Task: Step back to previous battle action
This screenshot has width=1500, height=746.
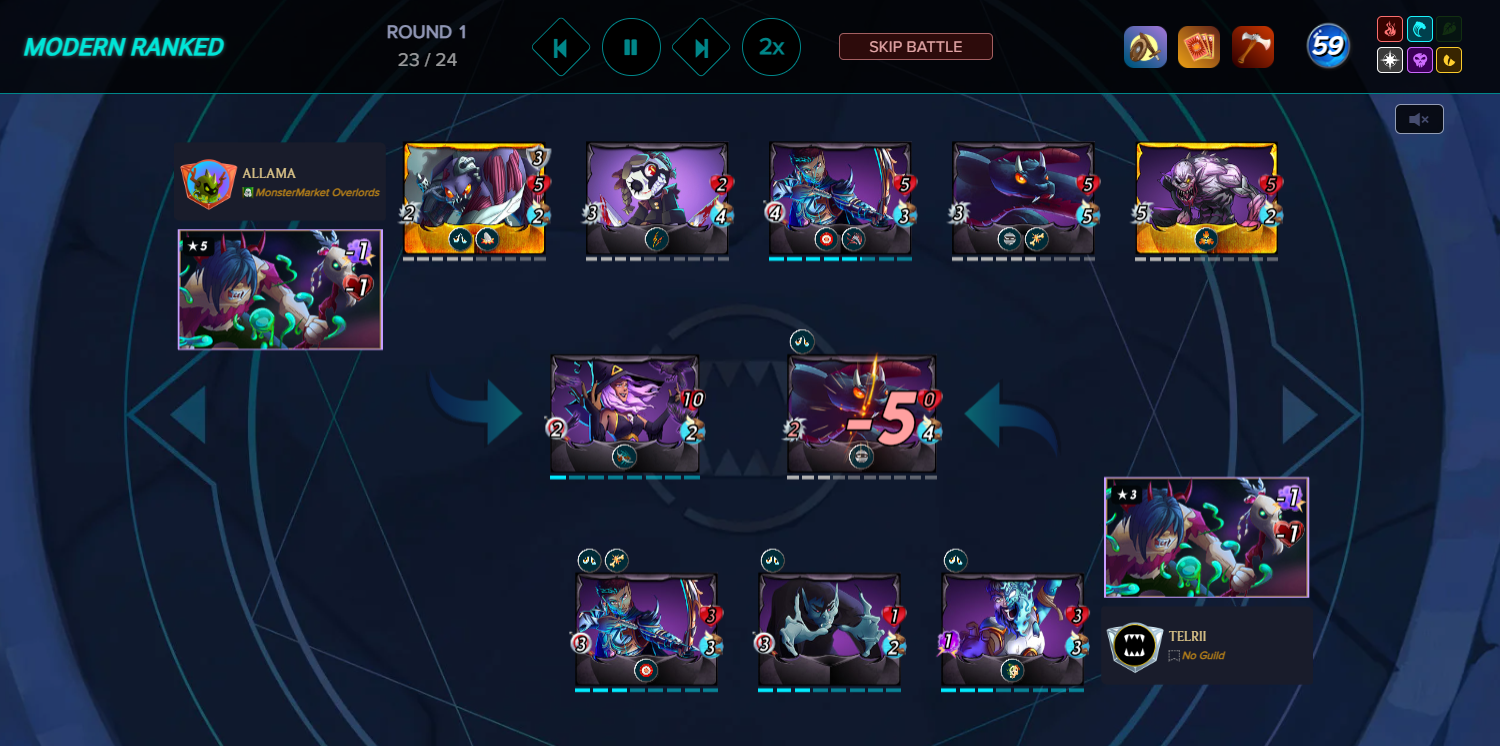Action: pos(561,46)
